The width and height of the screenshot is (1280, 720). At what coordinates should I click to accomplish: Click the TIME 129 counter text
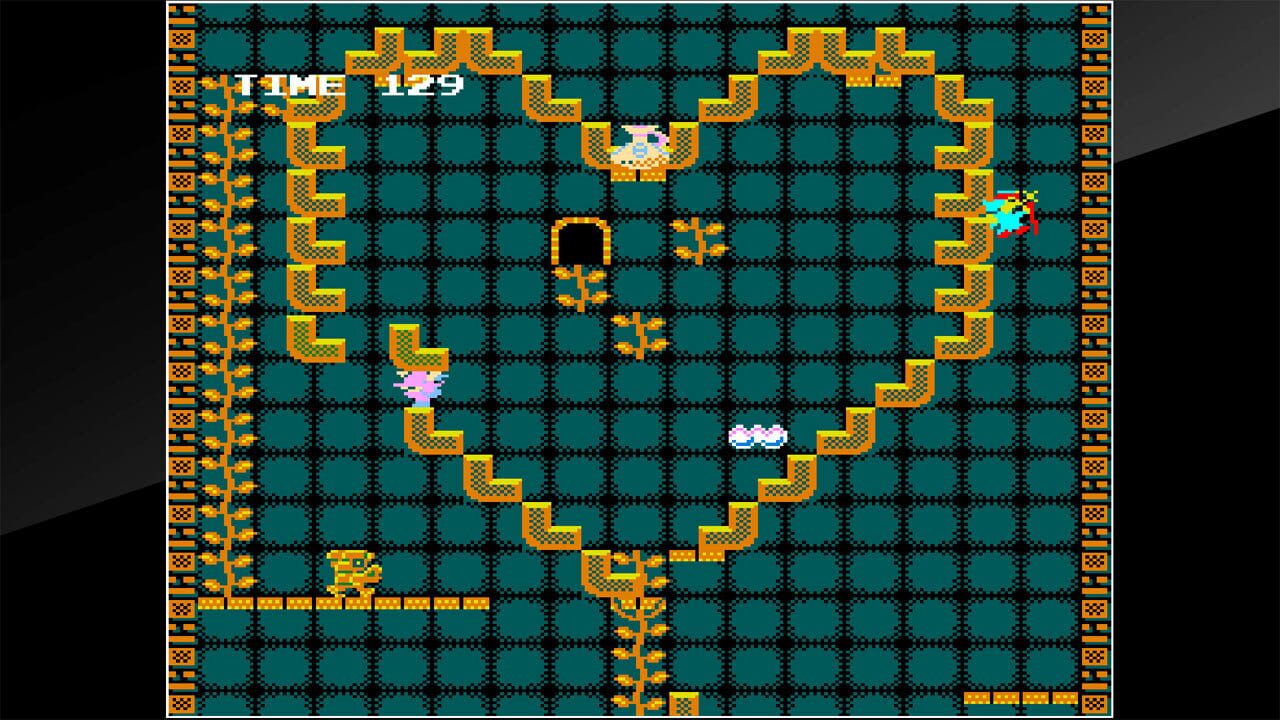[343, 86]
